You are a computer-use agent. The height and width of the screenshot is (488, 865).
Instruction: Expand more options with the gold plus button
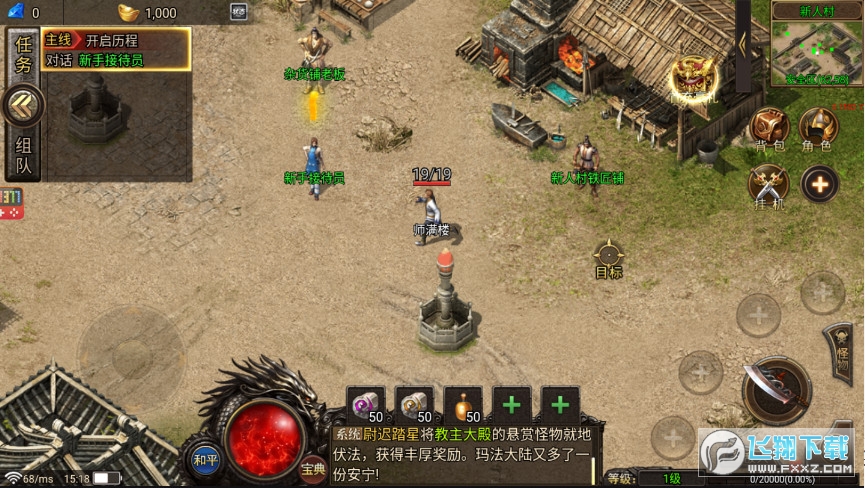819,184
